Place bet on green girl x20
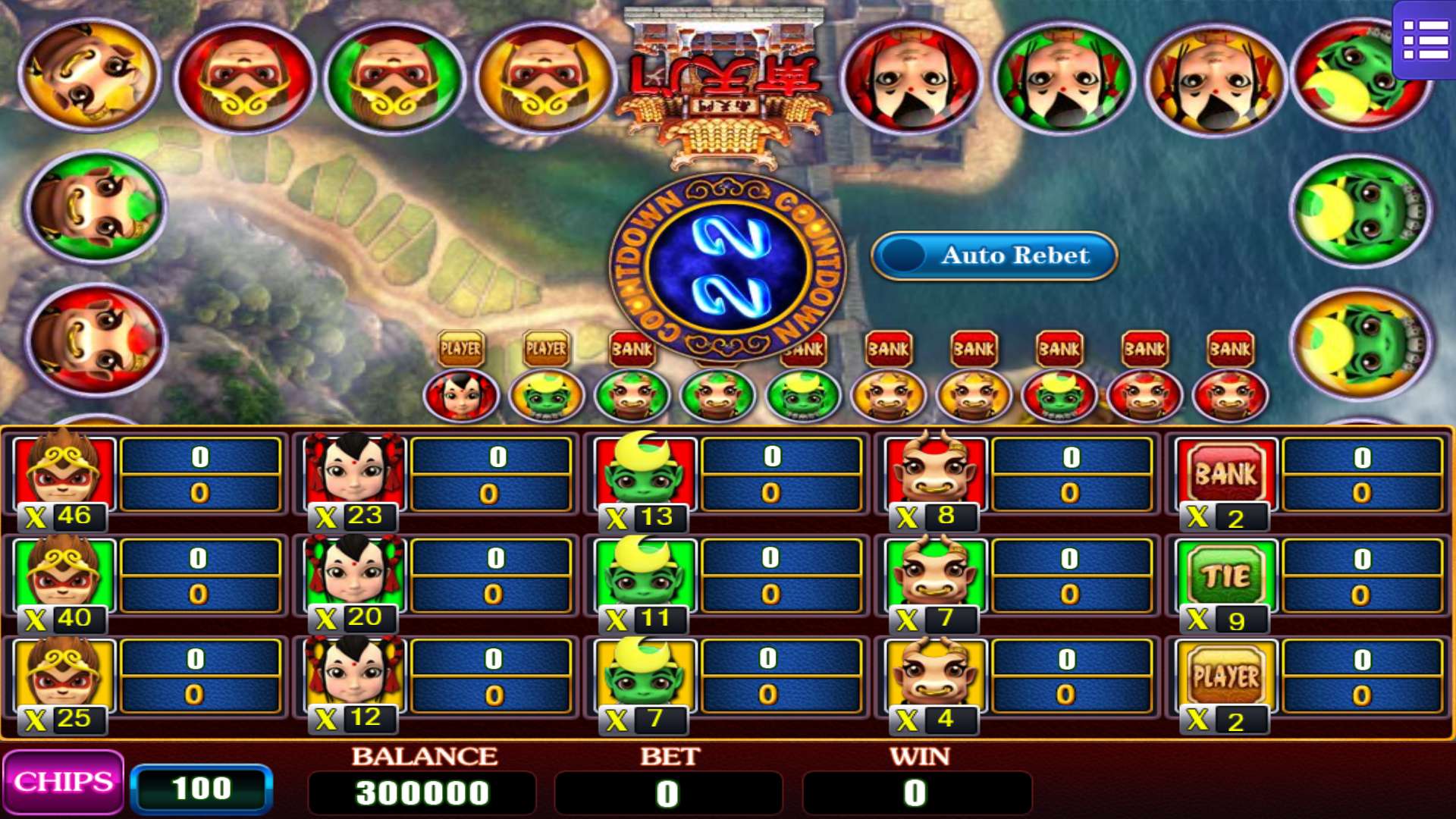Screen dimensions: 1456x819 [x=355, y=576]
